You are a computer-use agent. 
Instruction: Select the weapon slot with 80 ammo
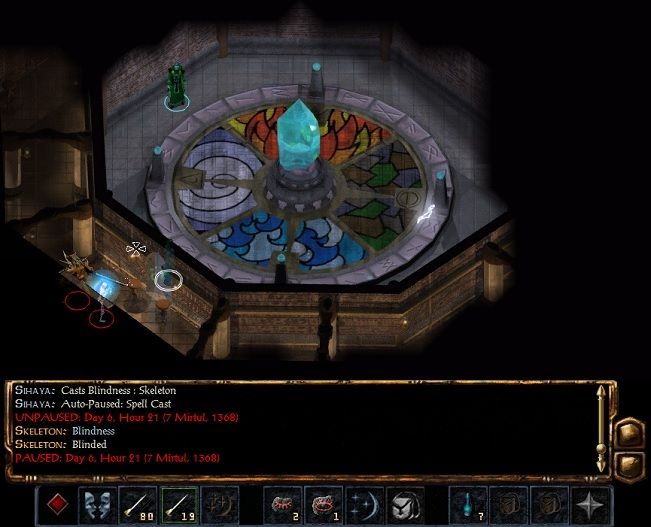click(138, 505)
